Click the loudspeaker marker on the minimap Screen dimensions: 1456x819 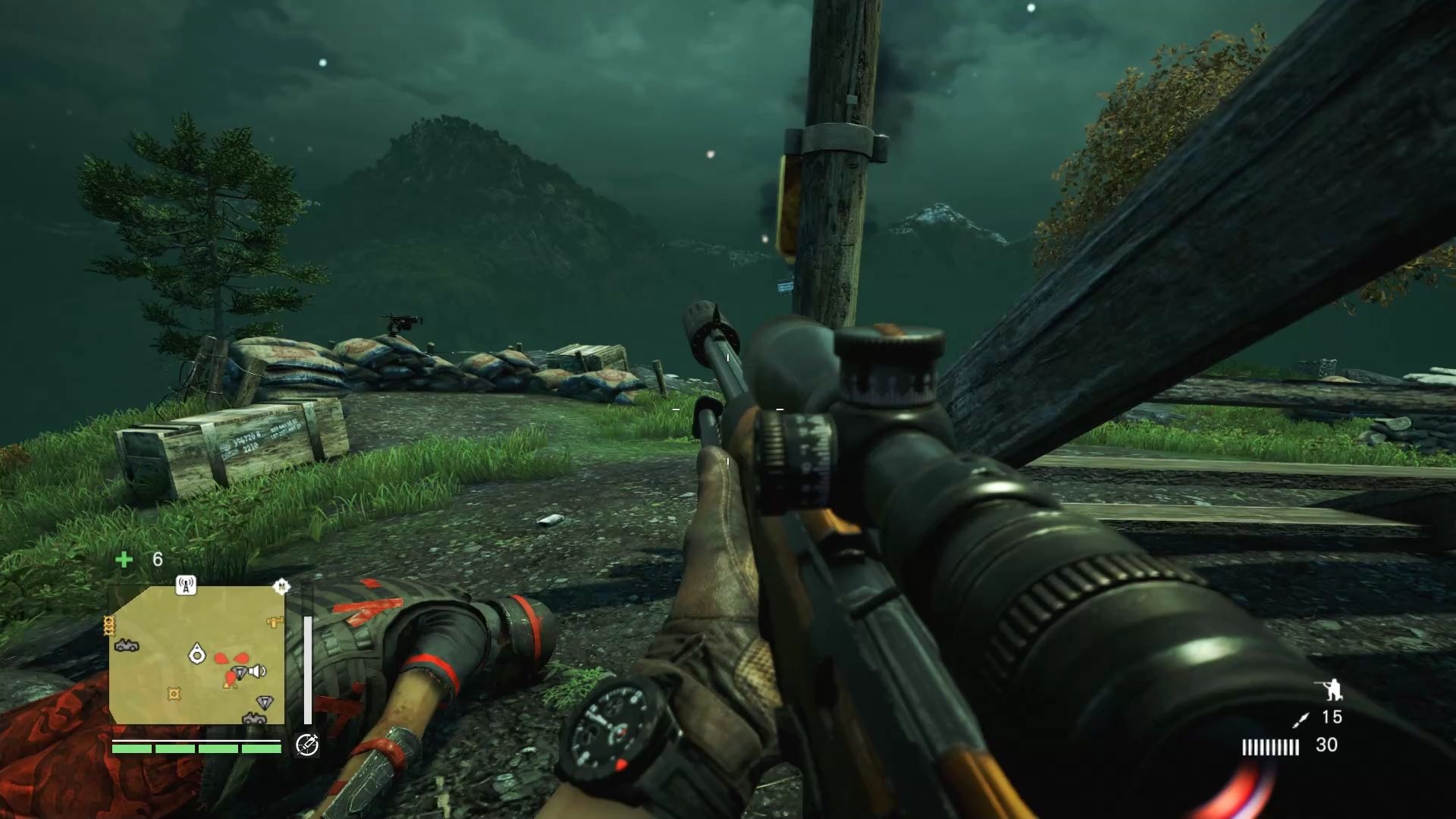coord(258,671)
